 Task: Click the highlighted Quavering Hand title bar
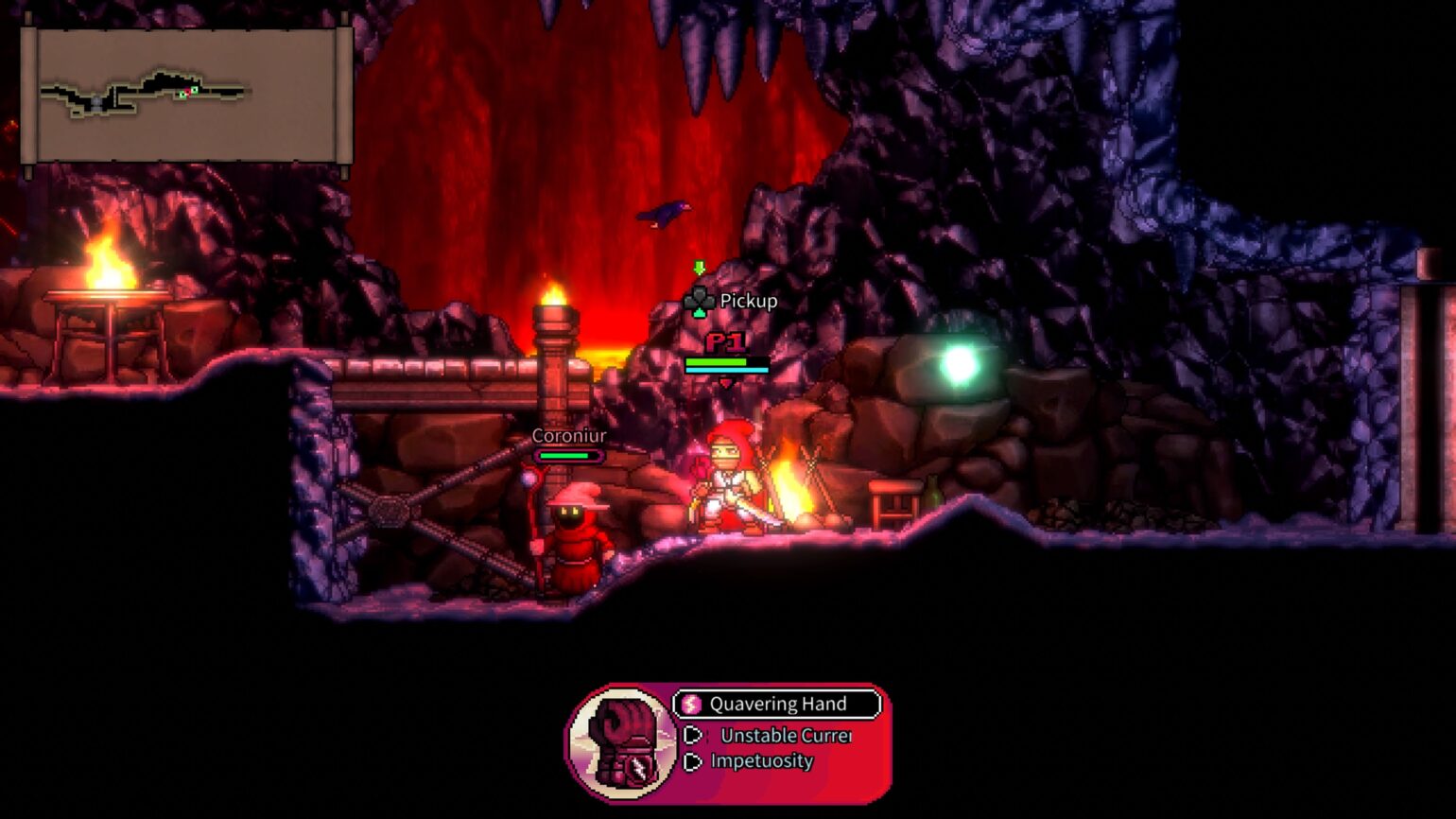click(777, 704)
